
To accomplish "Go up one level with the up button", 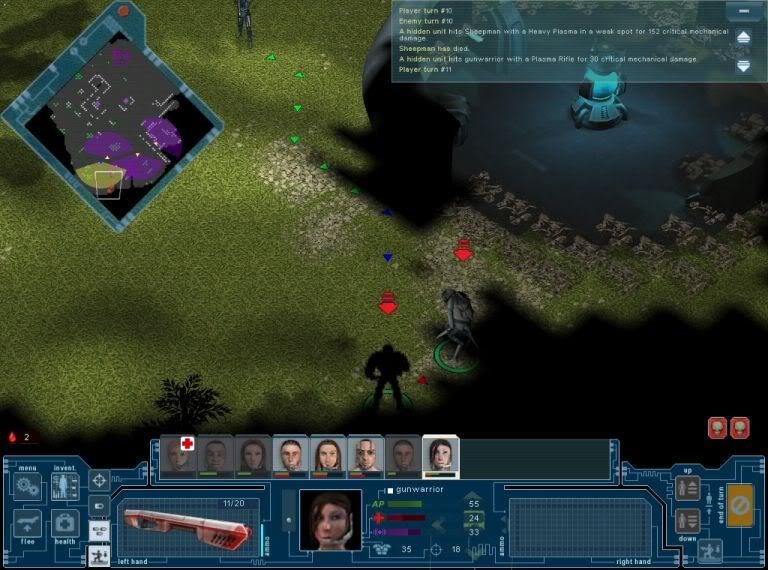I will 687,488.
